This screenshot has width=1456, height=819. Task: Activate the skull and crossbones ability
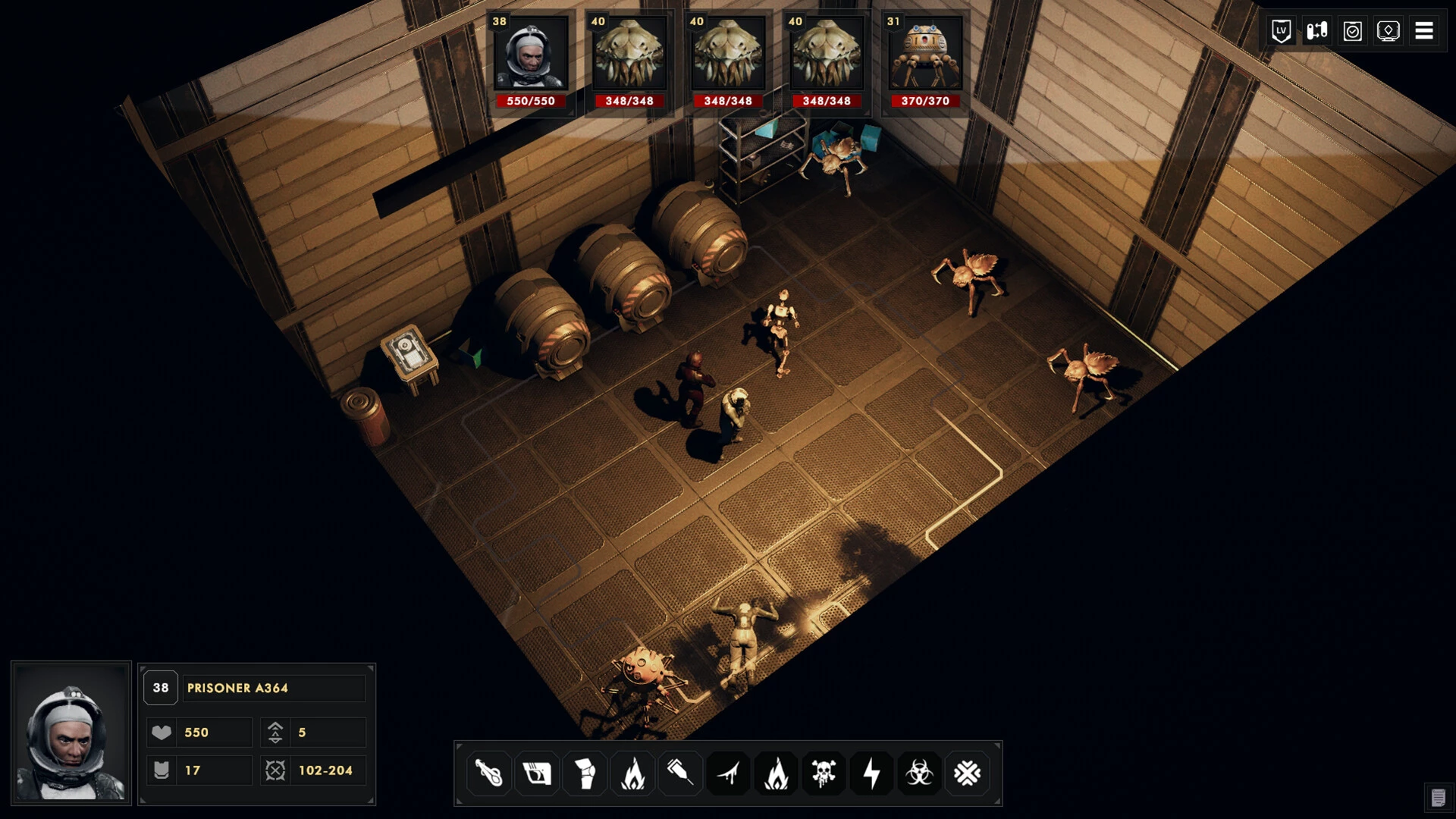click(824, 773)
